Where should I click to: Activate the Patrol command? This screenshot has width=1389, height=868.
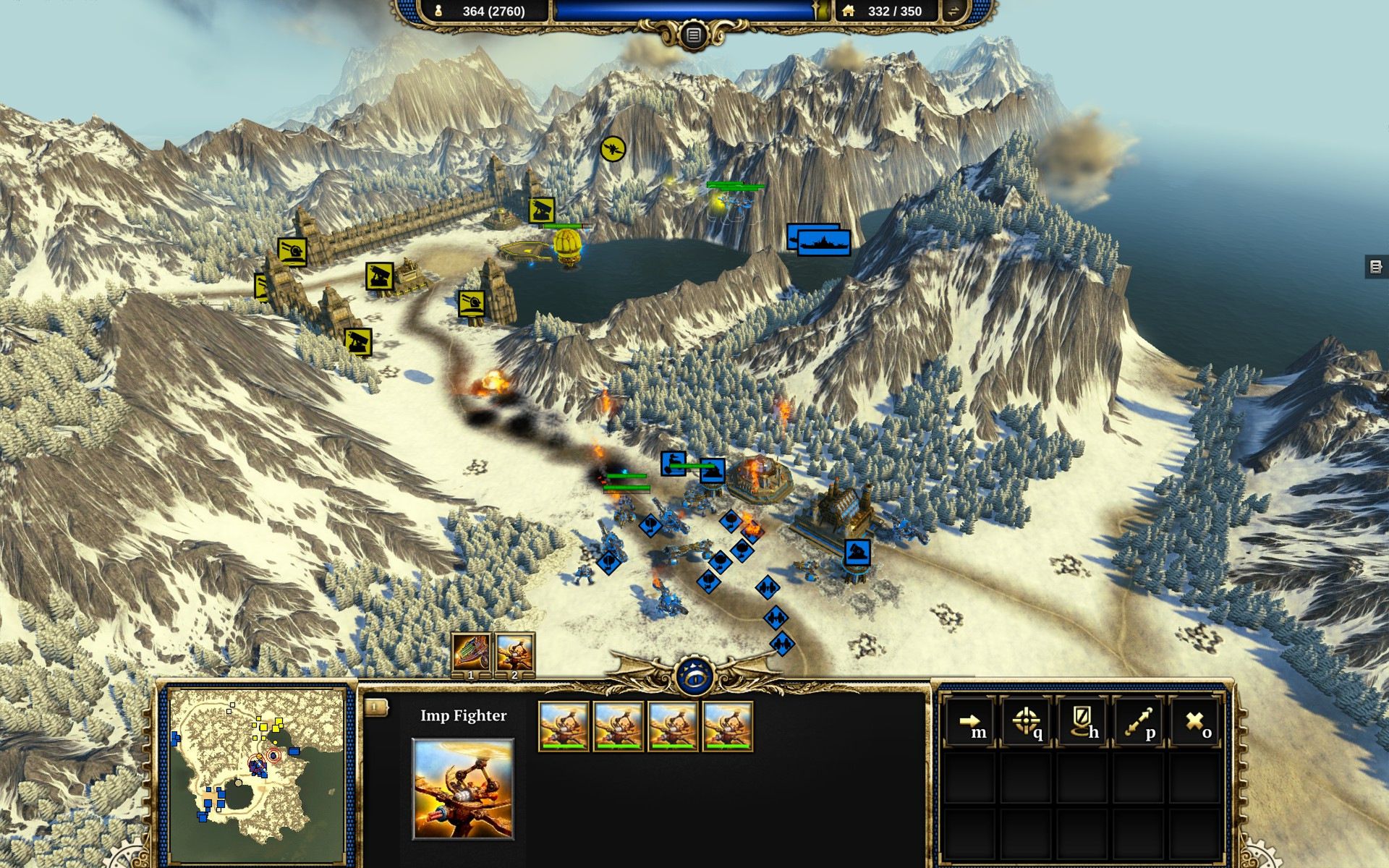click(1138, 722)
